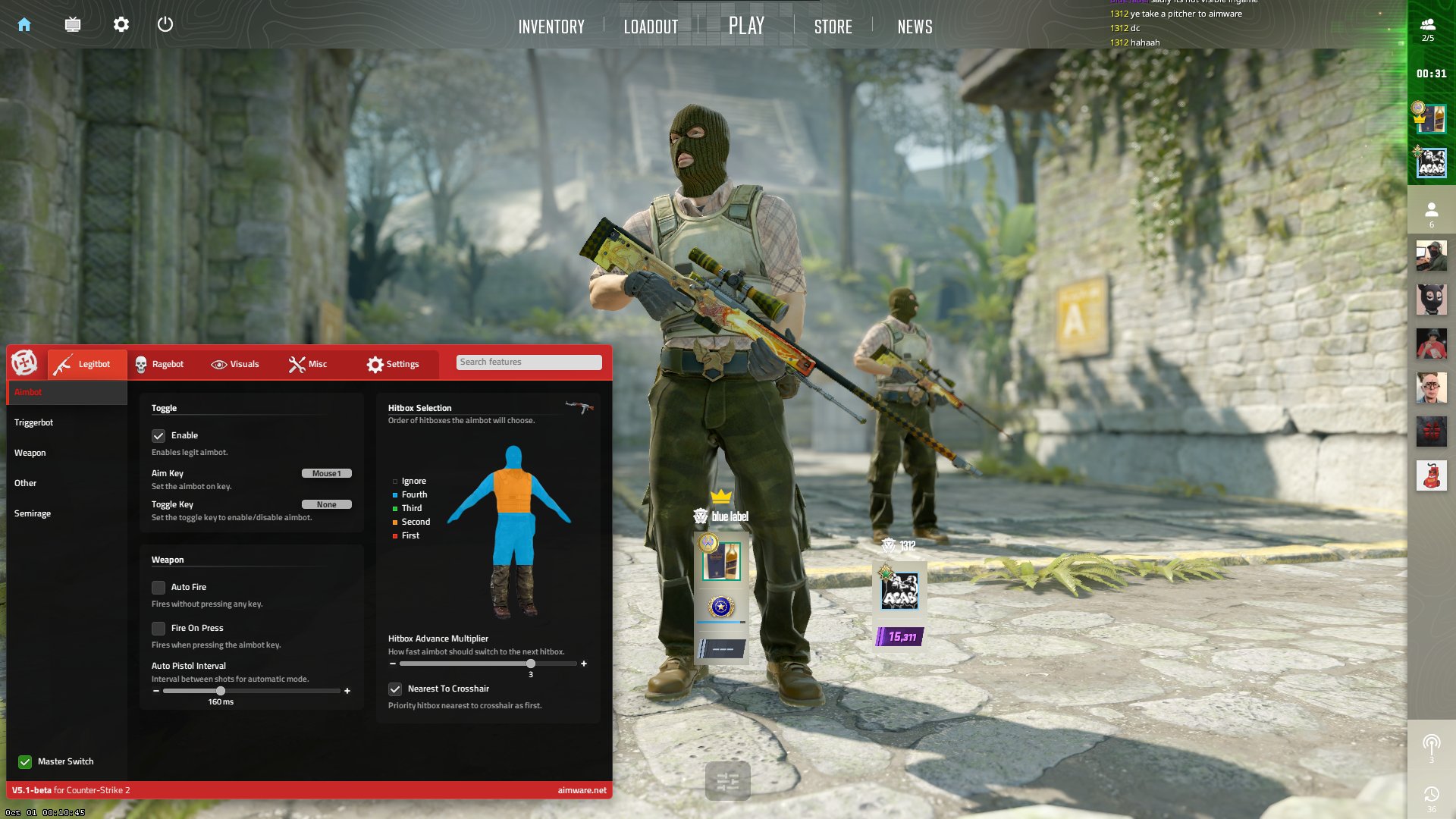Set a Toggle Key currently set to None
The height and width of the screenshot is (819, 1456).
[x=327, y=504]
